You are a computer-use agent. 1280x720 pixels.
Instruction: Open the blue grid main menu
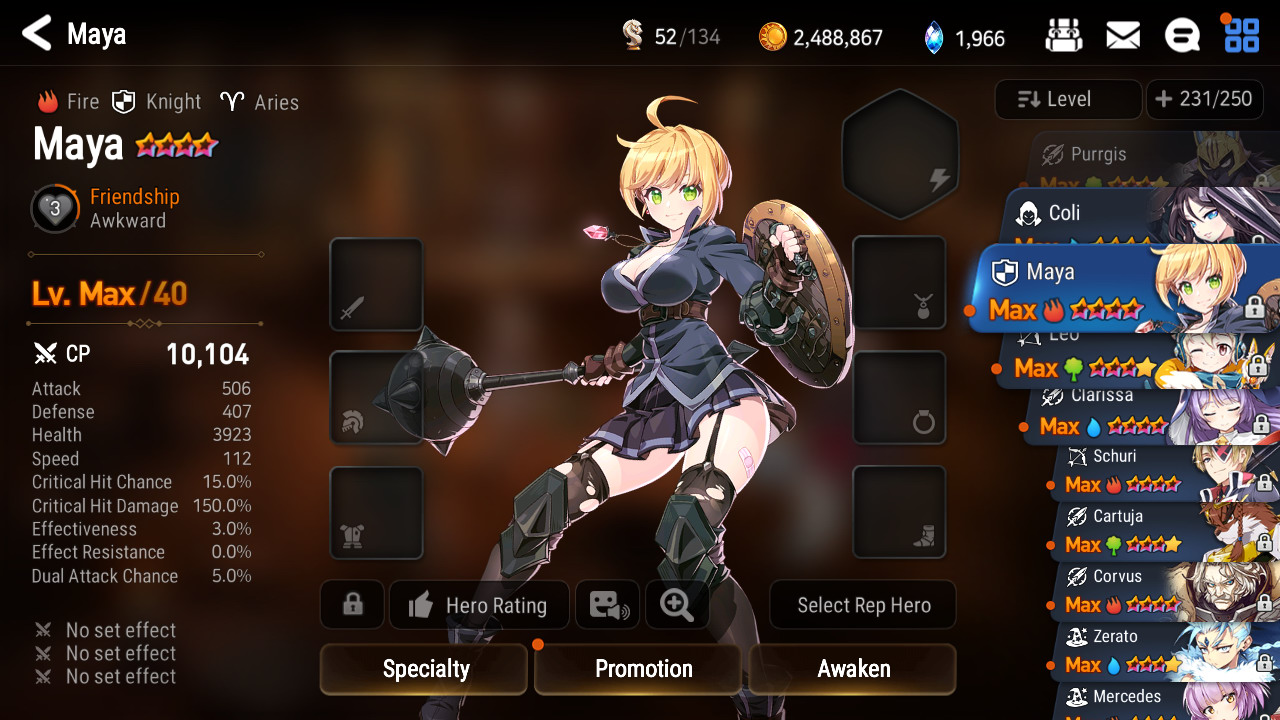click(1242, 35)
